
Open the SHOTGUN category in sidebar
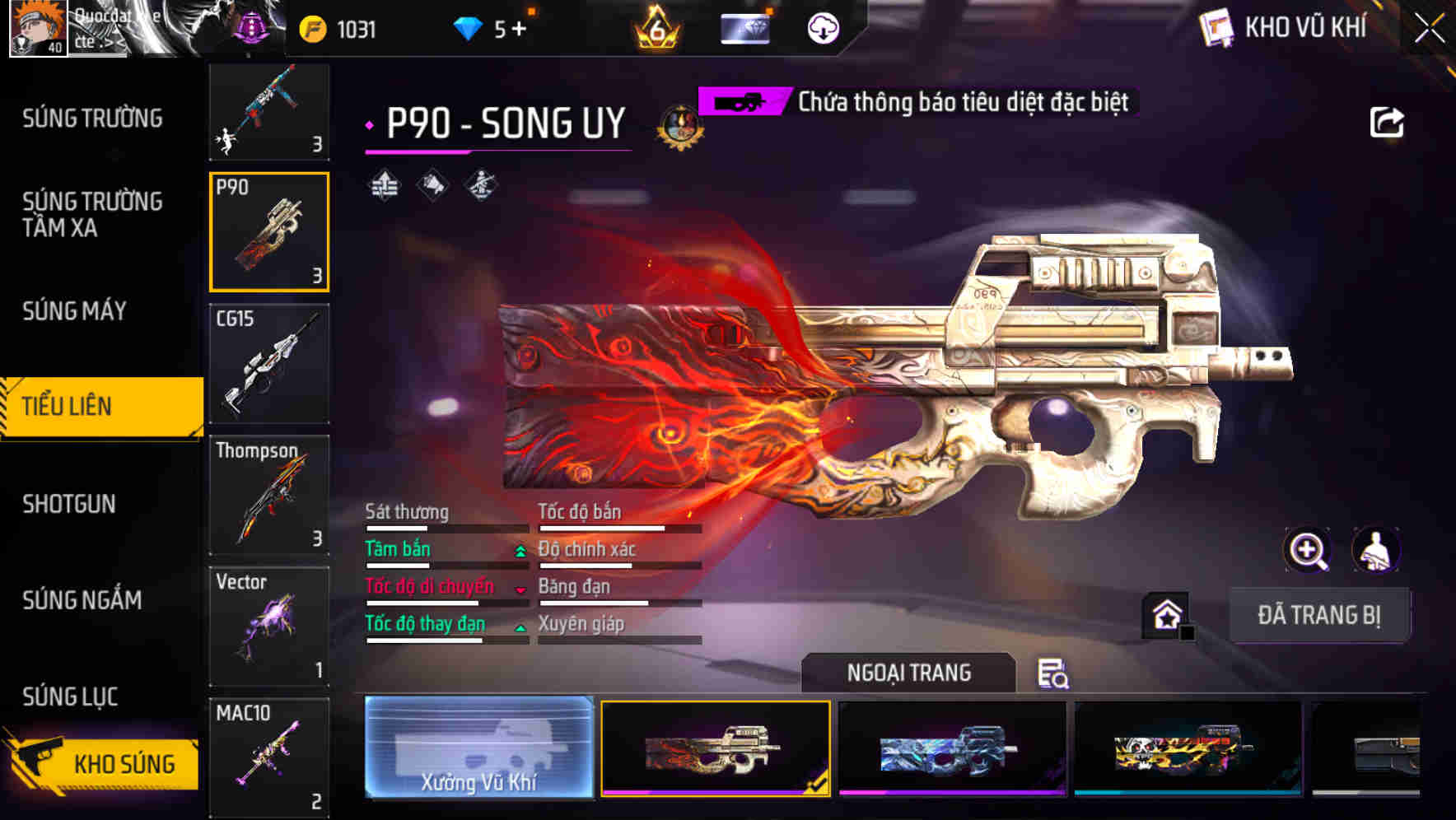pyautogui.click(x=71, y=504)
